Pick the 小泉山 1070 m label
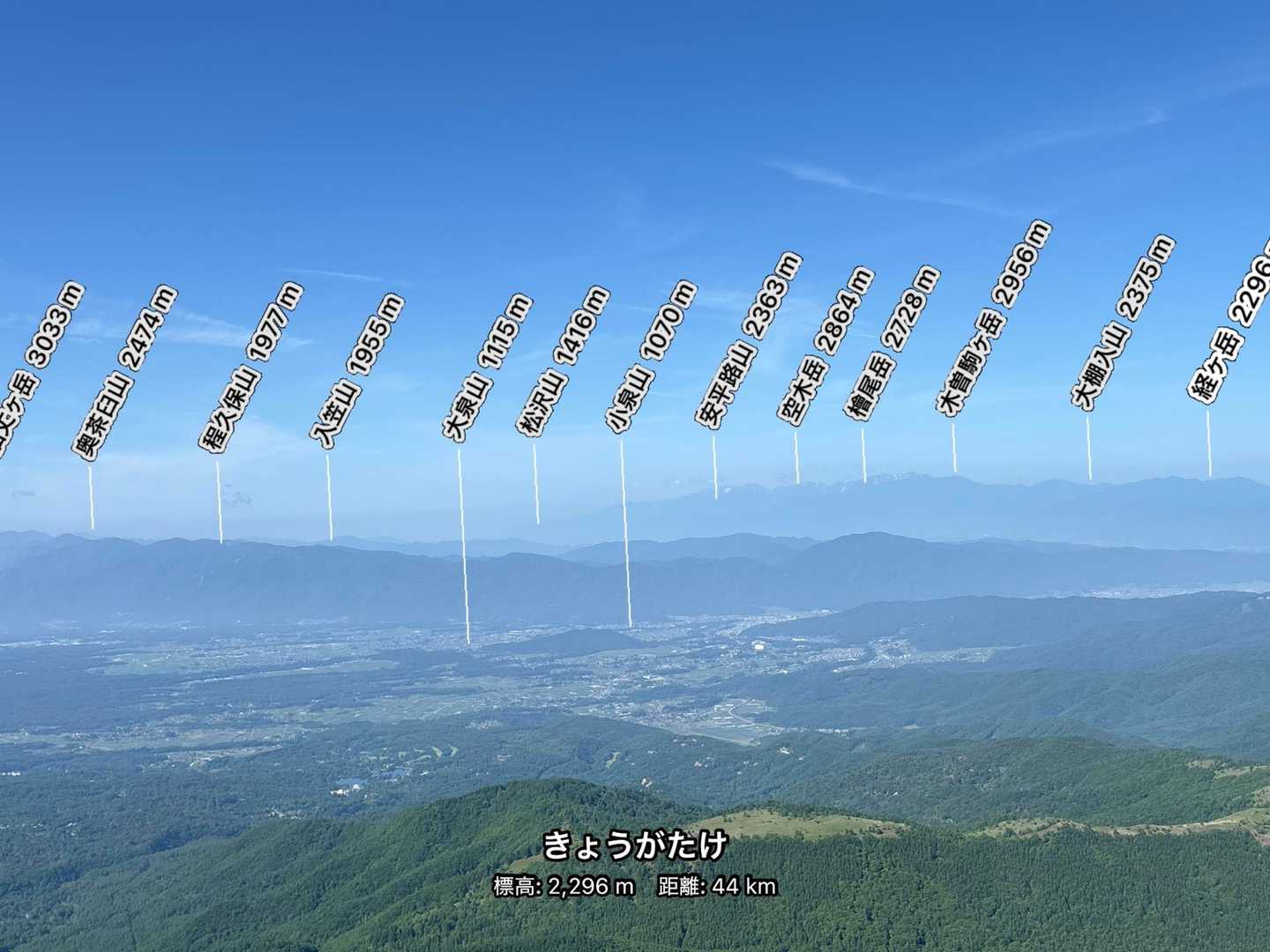1270x952 pixels. [650, 357]
